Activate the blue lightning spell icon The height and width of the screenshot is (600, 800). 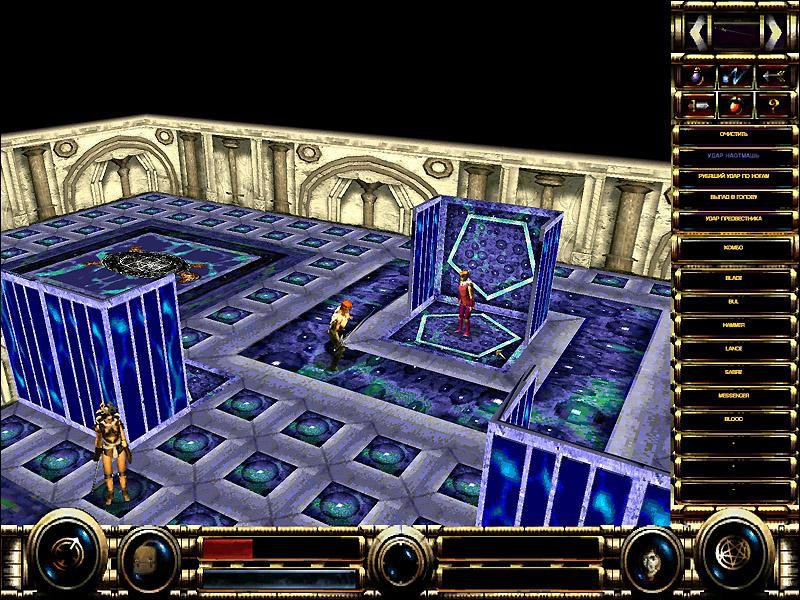coord(735,75)
